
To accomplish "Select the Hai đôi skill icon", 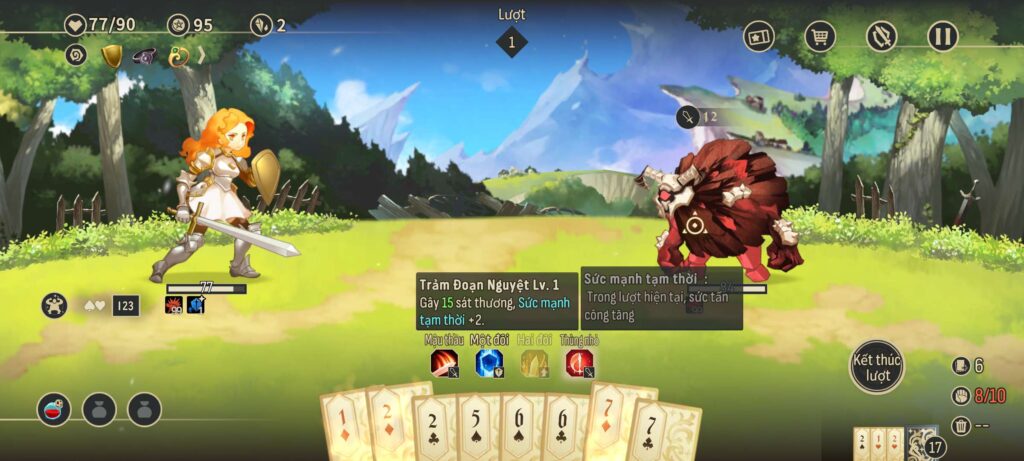I will click(534, 363).
